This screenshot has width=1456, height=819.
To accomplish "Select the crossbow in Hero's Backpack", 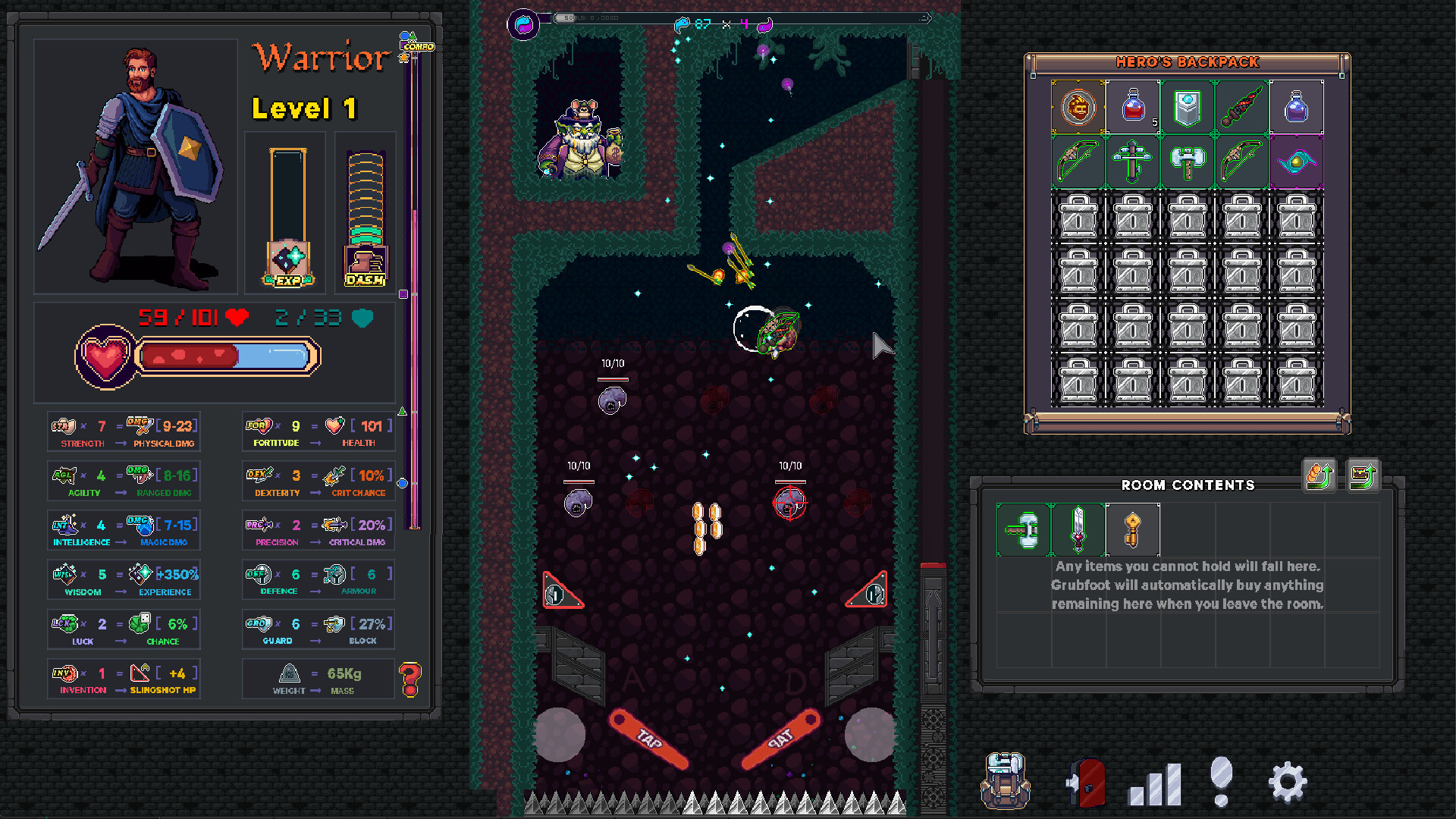I will pos(1133,161).
